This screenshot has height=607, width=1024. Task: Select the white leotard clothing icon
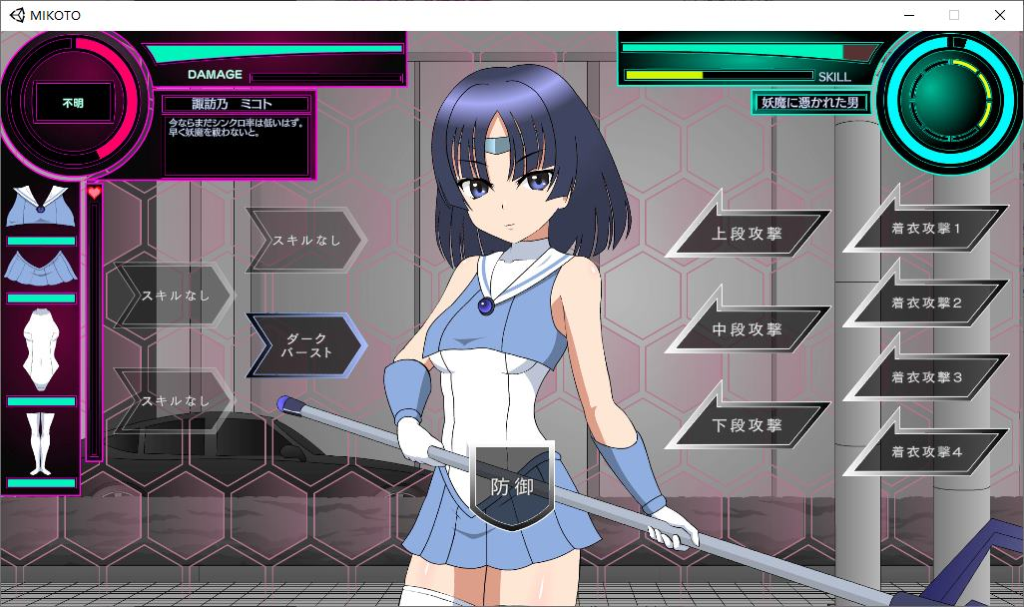(40, 349)
